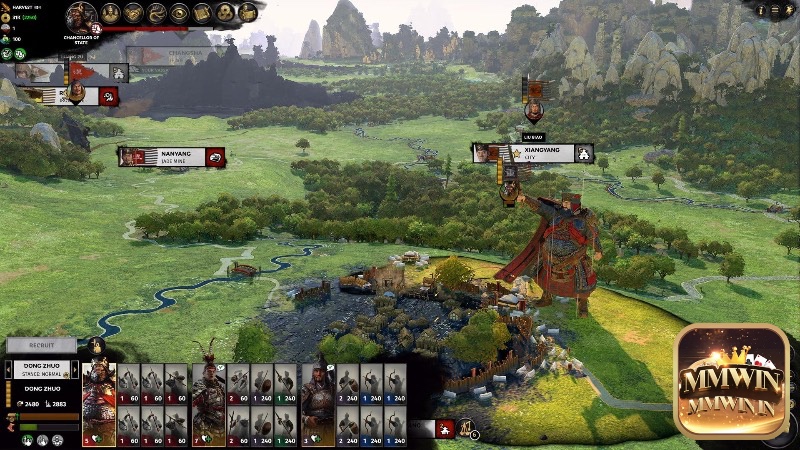Click the MMWIN logo overlay
Image resolution: width=800 pixels, height=450 pixels.
pos(731,381)
